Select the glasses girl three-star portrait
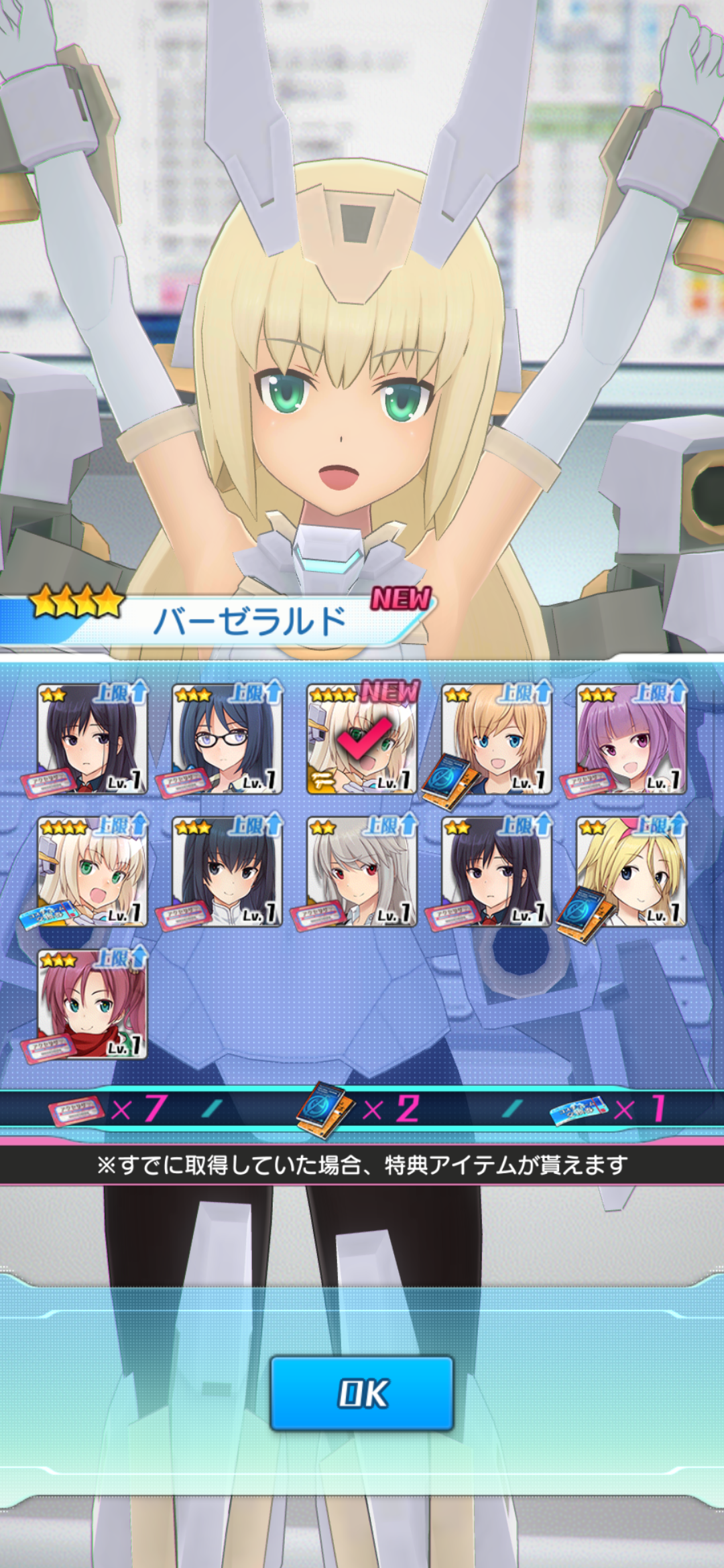 tap(227, 739)
